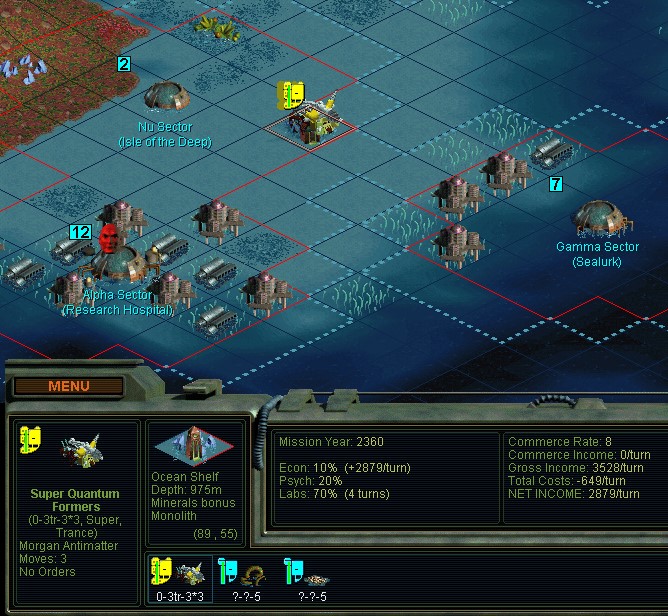Viewport: 668px width, 616px height.
Task: Open the MENU button
Action: tap(68, 386)
